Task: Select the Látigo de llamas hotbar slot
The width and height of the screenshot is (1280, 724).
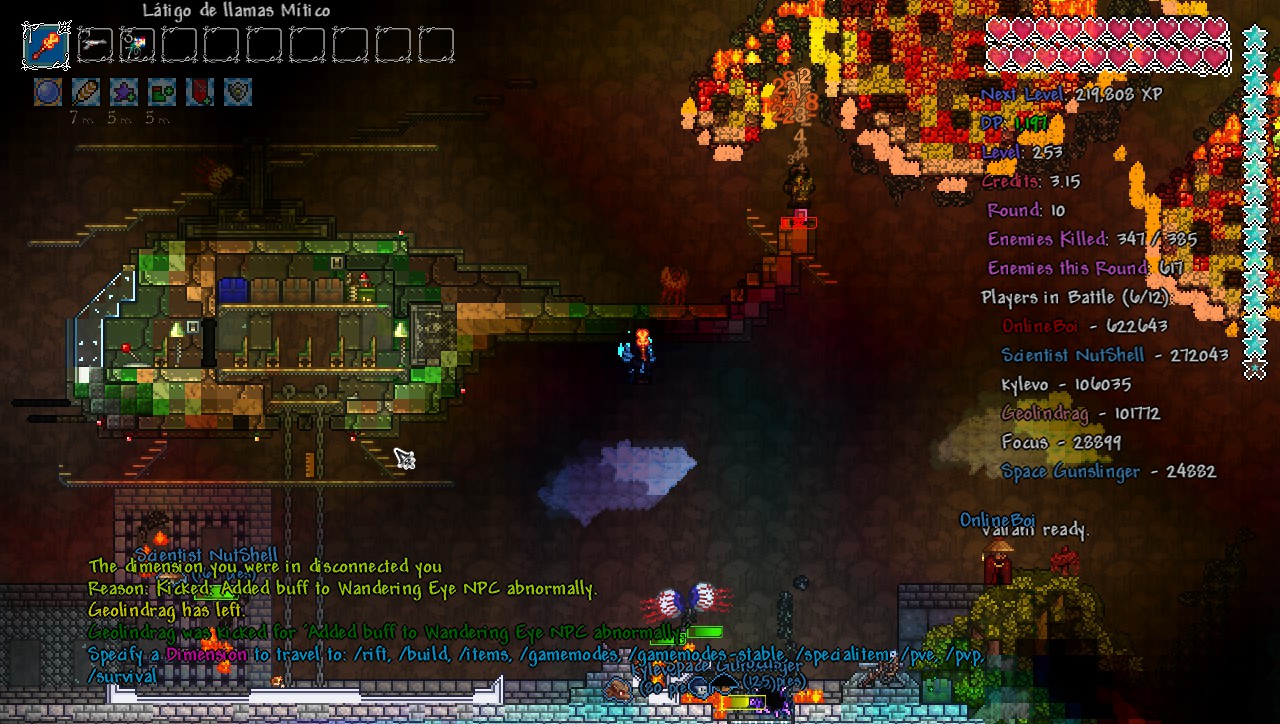Action: pyautogui.click(x=46, y=45)
